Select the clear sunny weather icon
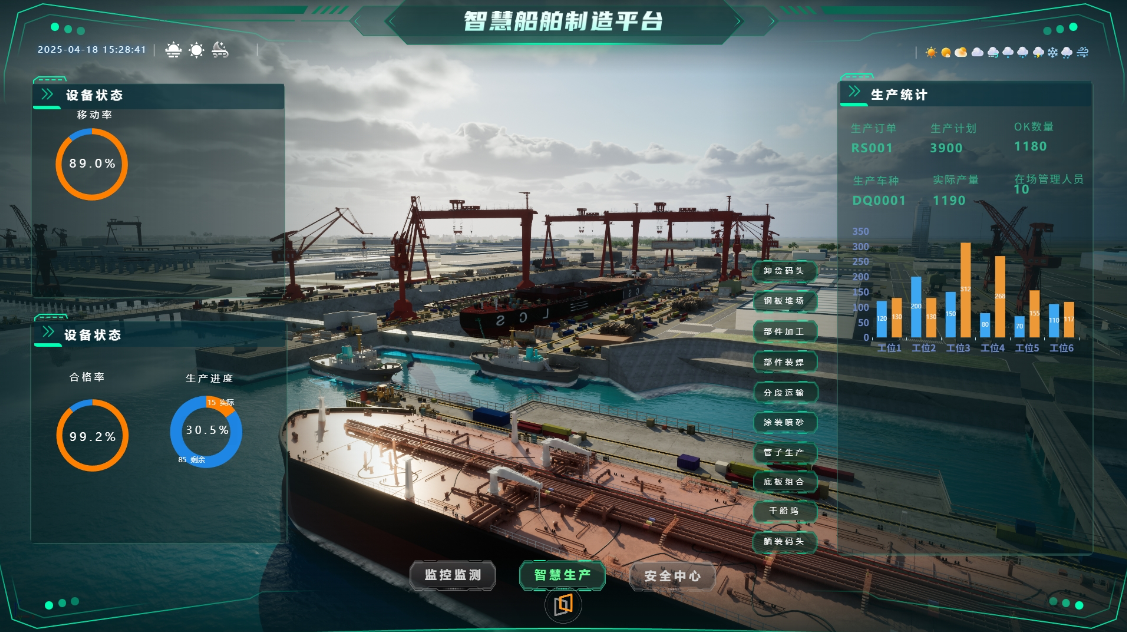1127x632 pixels. pos(931,52)
